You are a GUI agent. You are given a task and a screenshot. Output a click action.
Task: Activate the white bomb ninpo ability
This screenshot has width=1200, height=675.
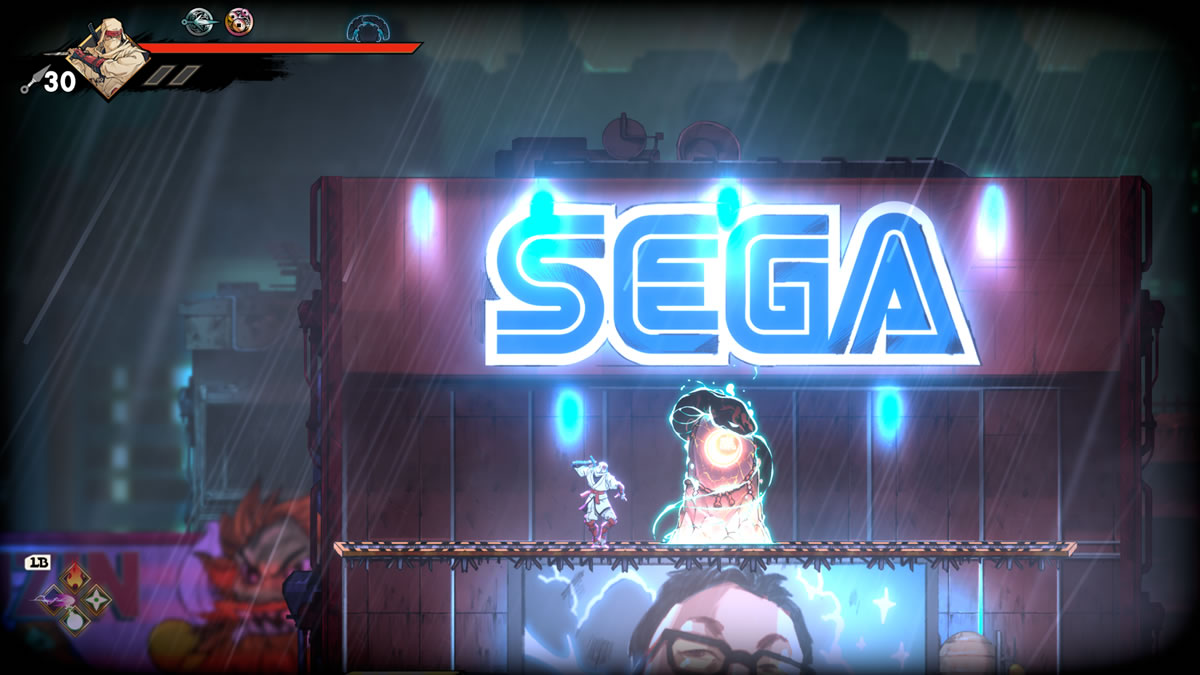coord(76,619)
